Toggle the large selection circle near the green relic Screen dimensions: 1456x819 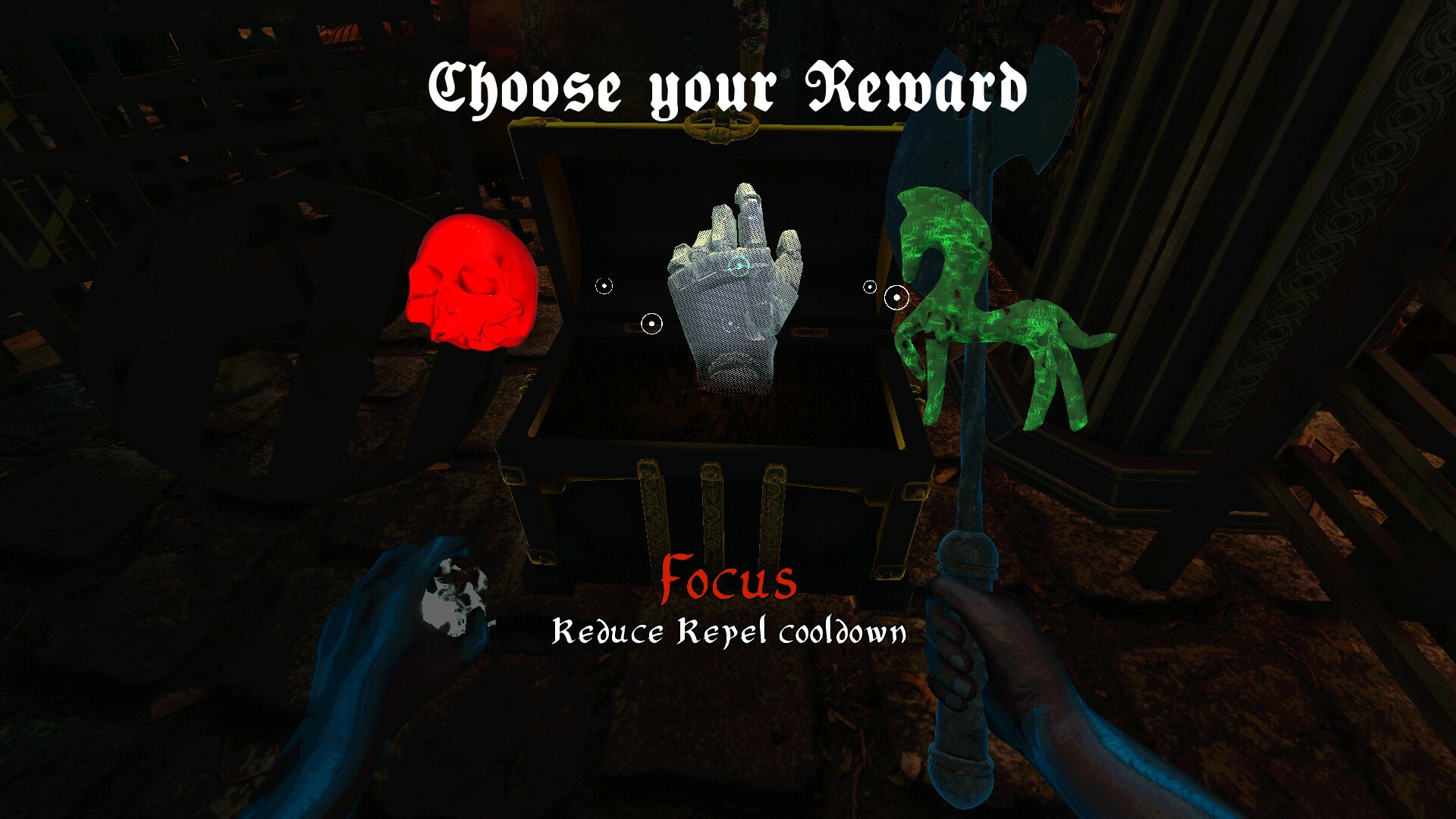coord(897,297)
